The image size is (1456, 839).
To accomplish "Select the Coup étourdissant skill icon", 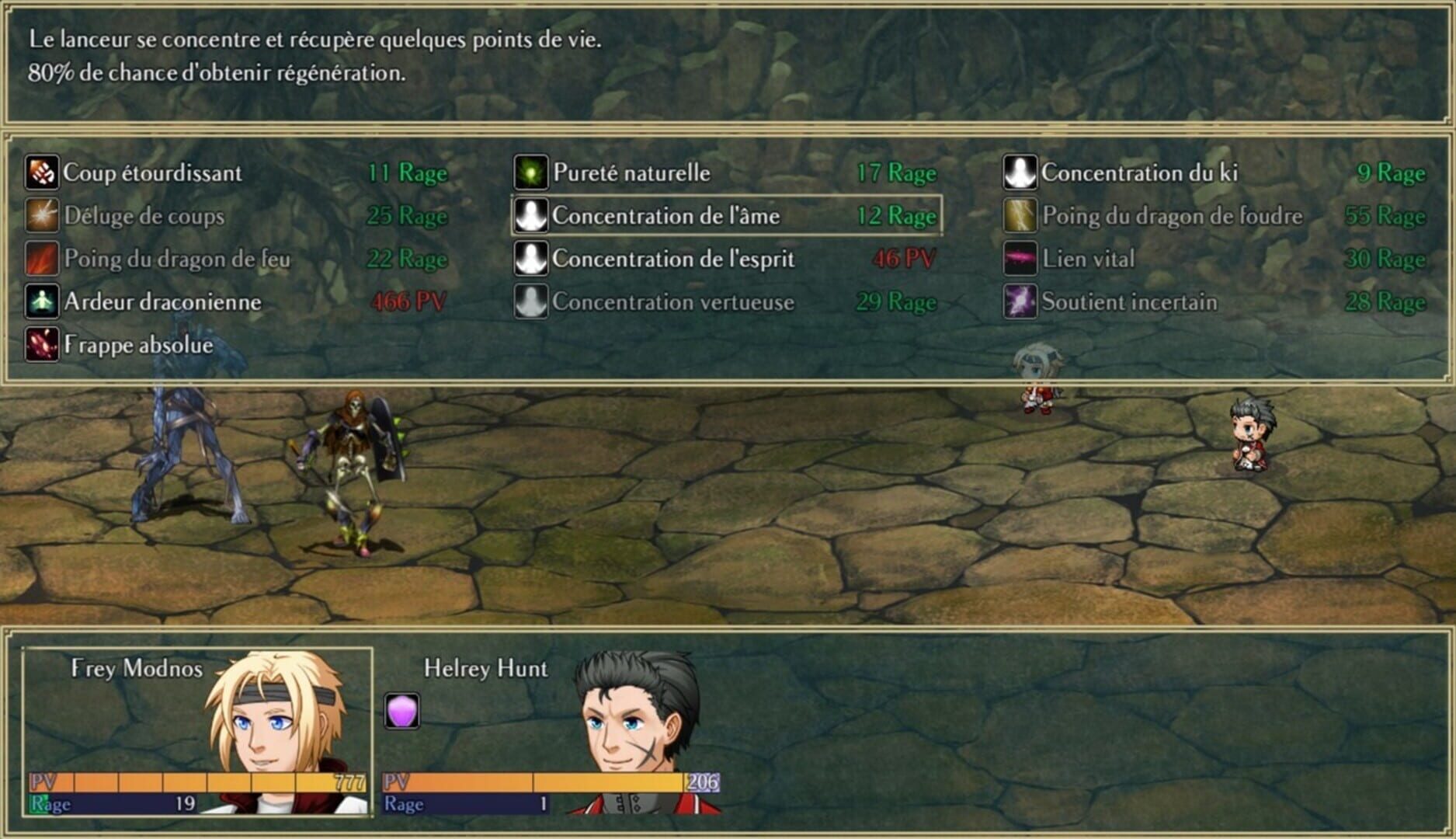I will coord(42,173).
